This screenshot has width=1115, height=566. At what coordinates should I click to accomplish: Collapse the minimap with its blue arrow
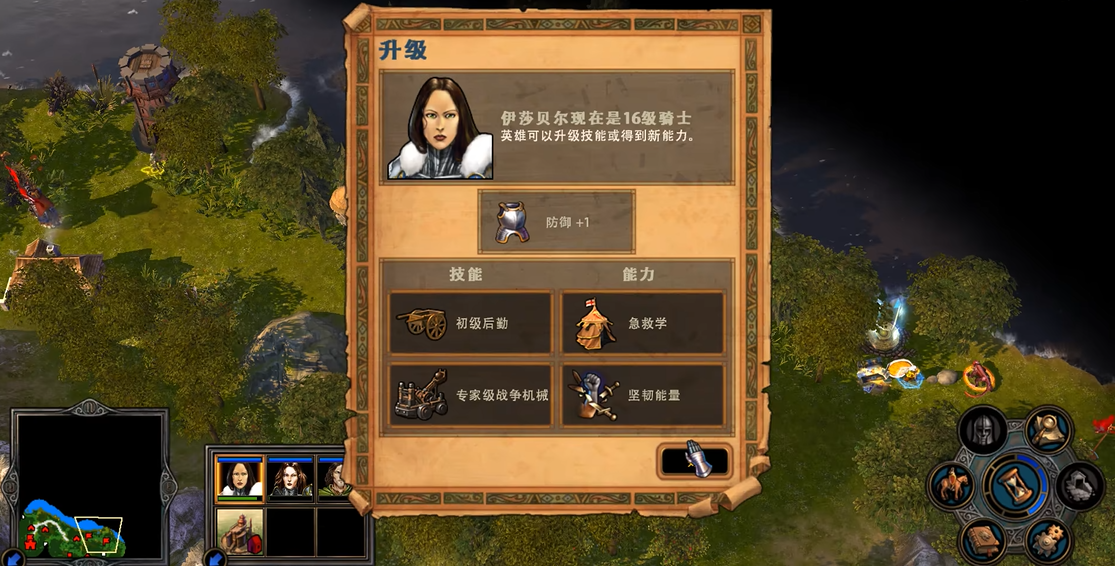coord(14,558)
